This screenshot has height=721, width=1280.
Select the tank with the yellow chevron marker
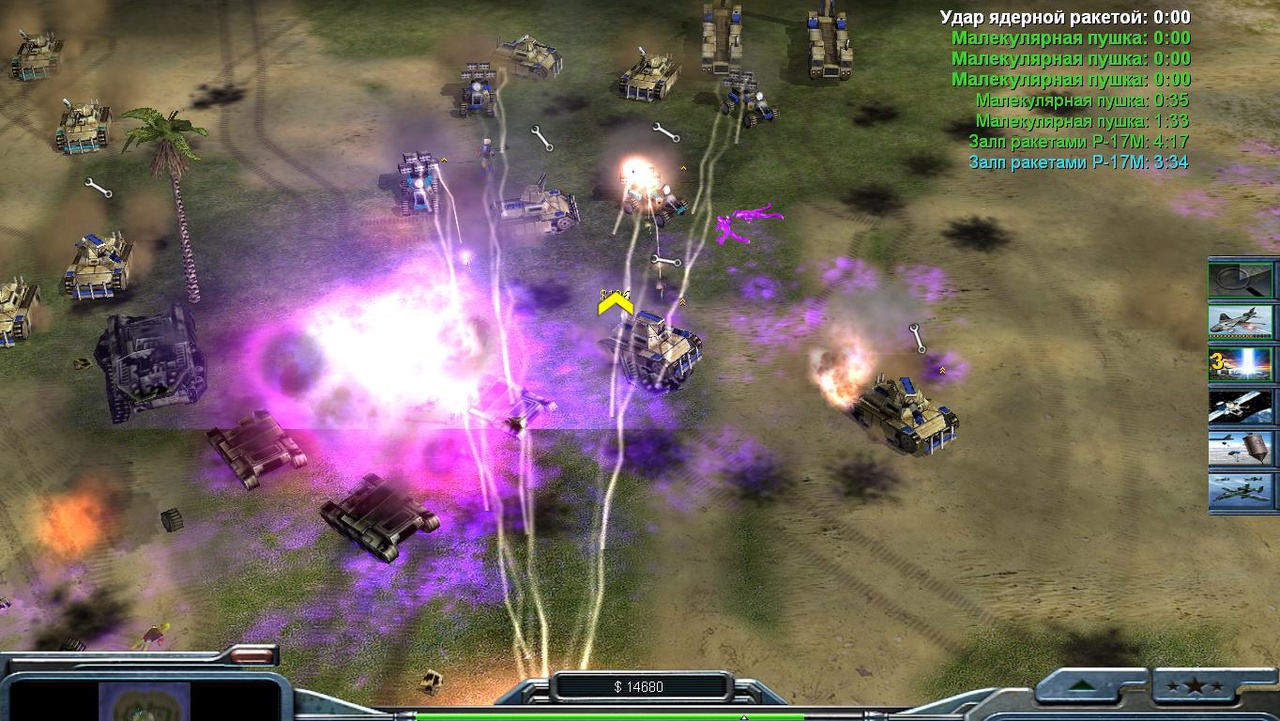pos(654,349)
